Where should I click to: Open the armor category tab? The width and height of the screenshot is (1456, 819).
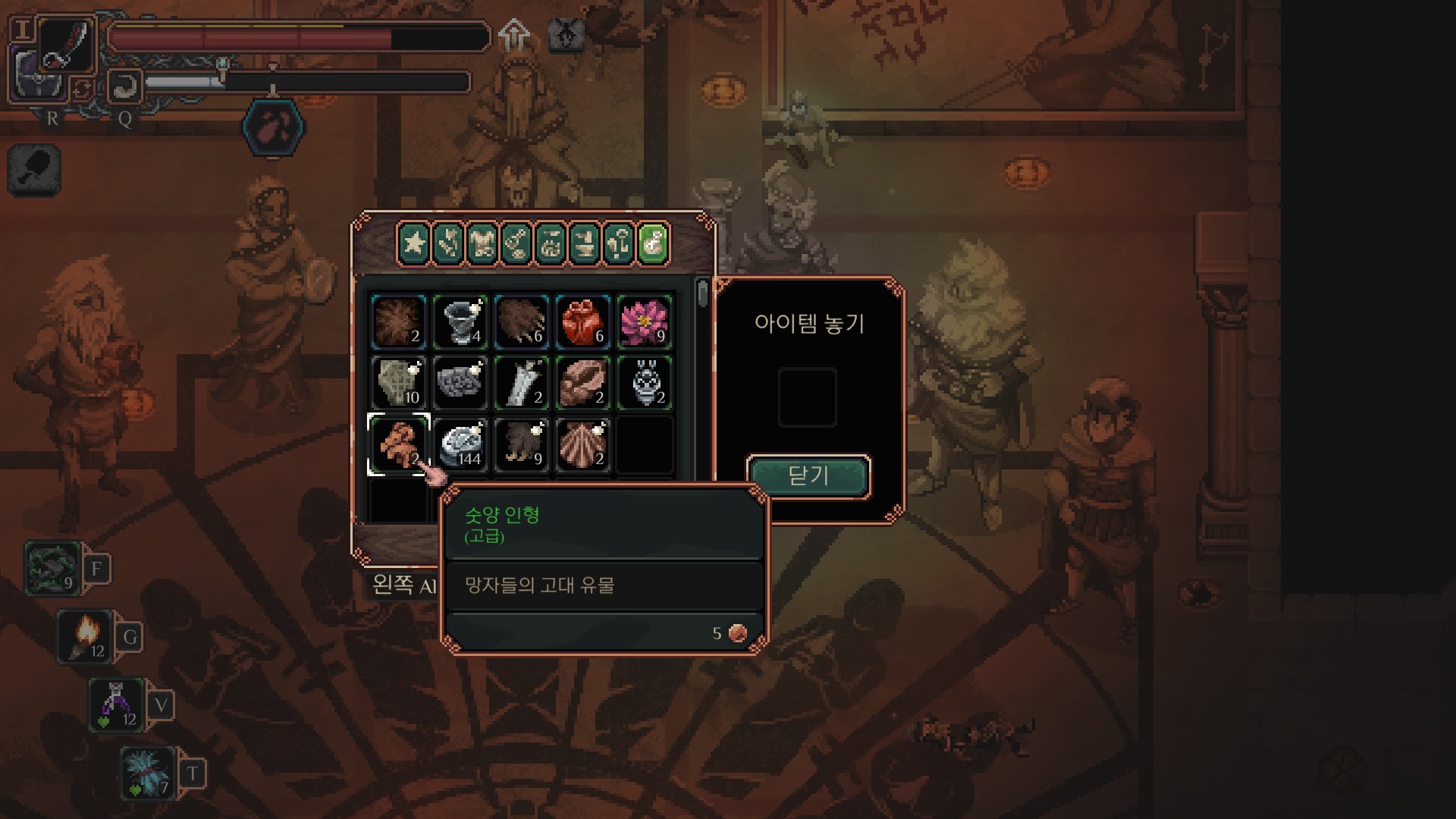click(482, 243)
